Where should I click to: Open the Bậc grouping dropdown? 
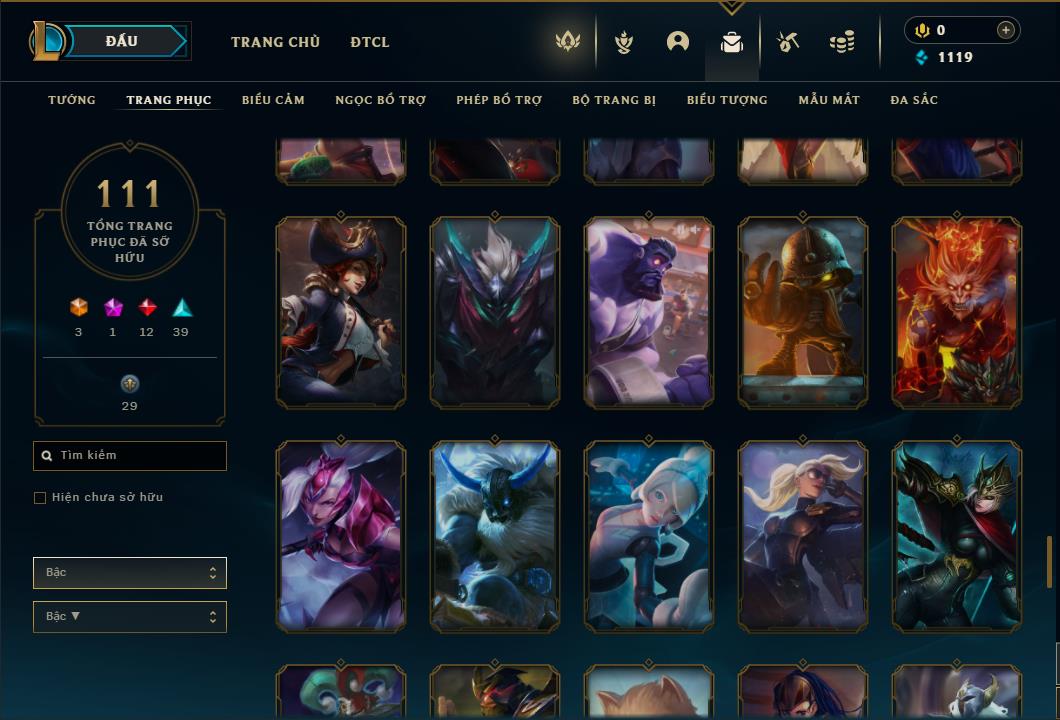[x=130, y=573]
